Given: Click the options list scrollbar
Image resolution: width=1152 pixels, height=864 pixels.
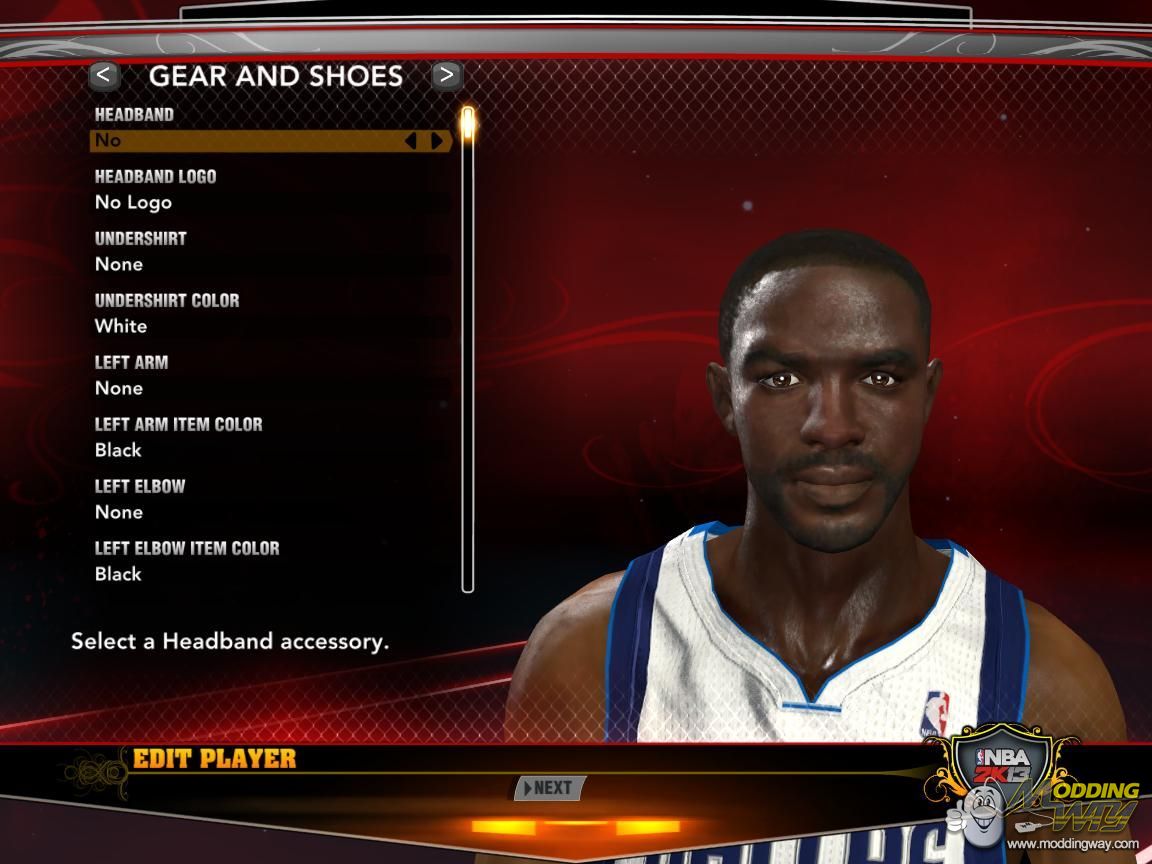Looking at the screenshot, I should coord(467,350).
